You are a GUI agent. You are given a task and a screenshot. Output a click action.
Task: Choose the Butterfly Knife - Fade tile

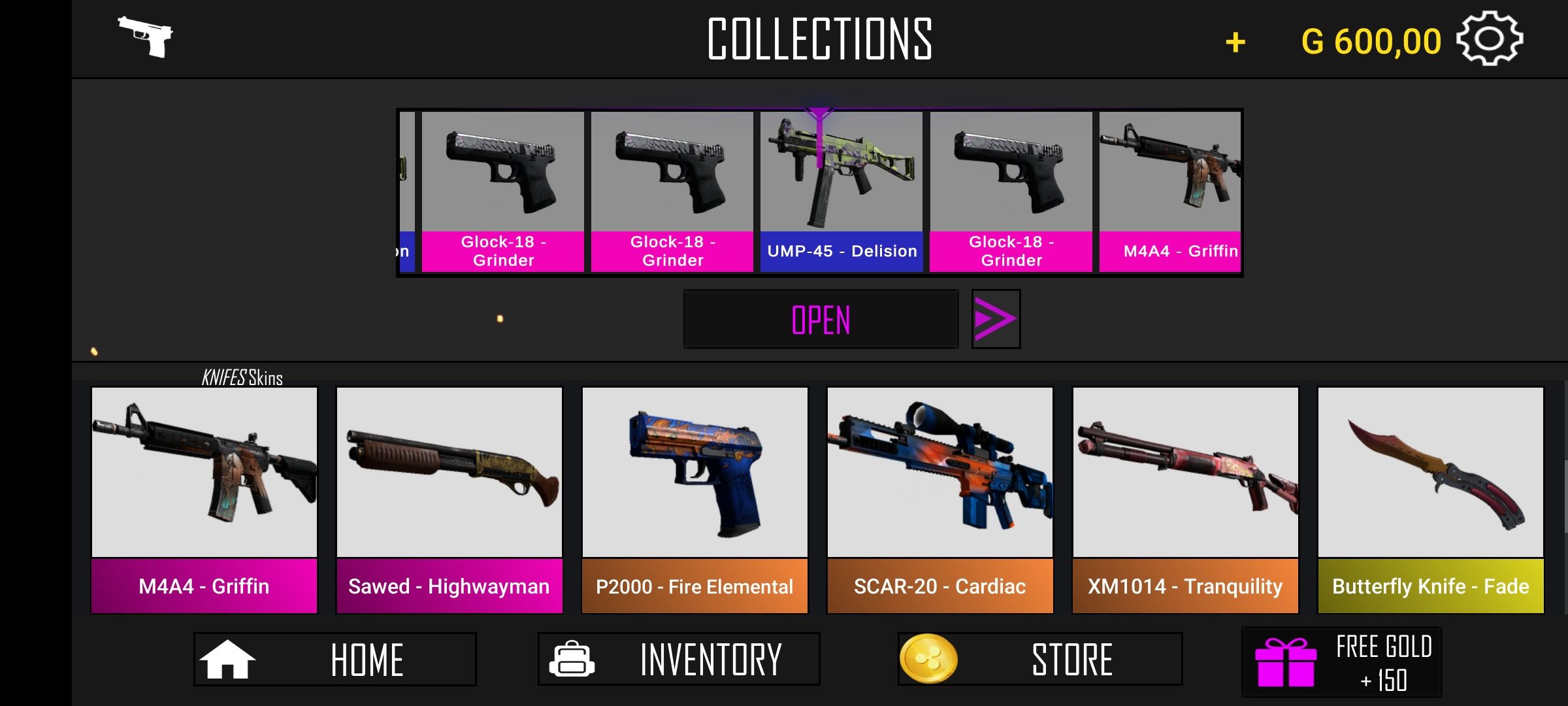[x=1430, y=500]
